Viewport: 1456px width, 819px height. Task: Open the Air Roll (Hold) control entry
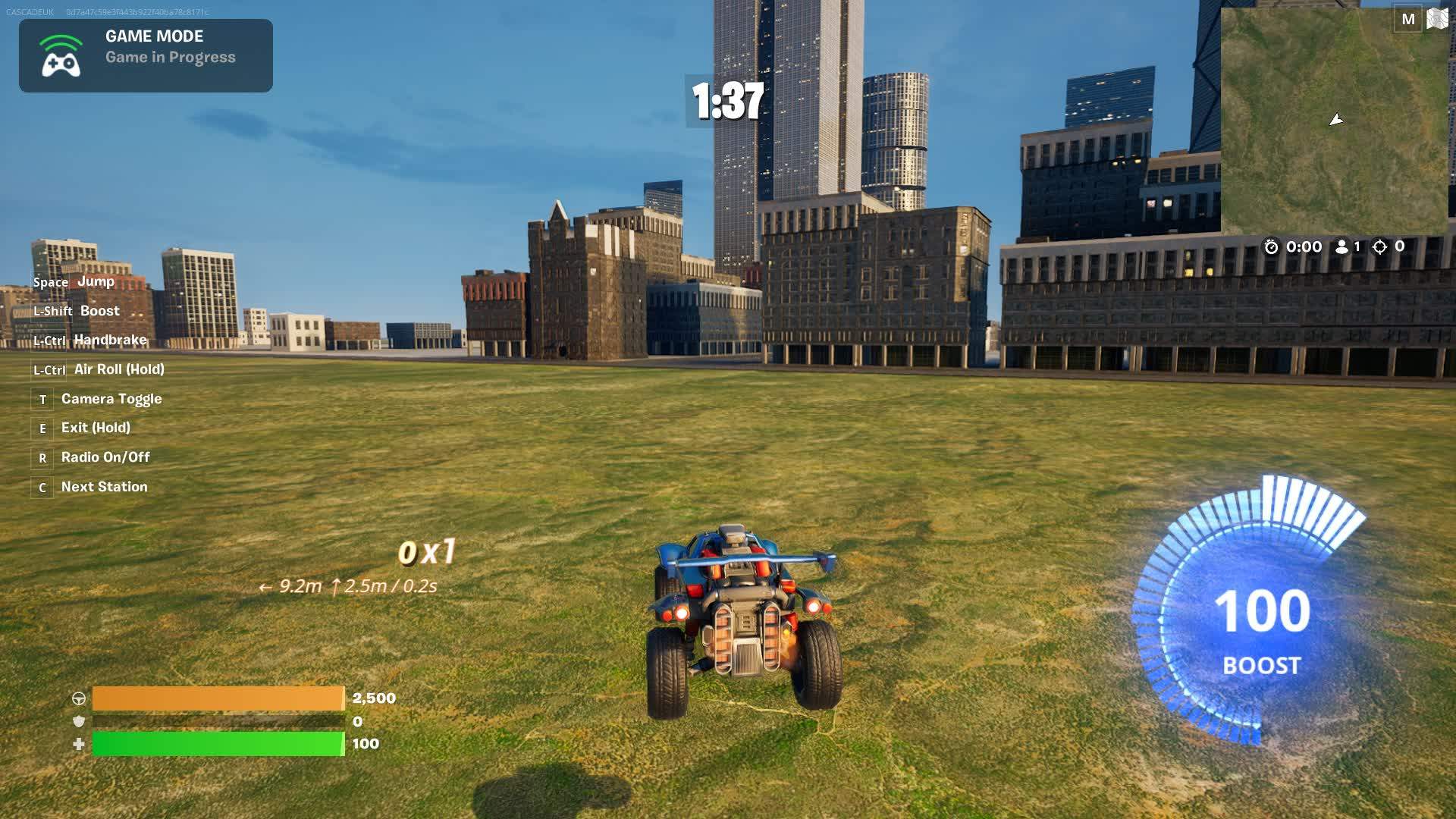[119, 369]
